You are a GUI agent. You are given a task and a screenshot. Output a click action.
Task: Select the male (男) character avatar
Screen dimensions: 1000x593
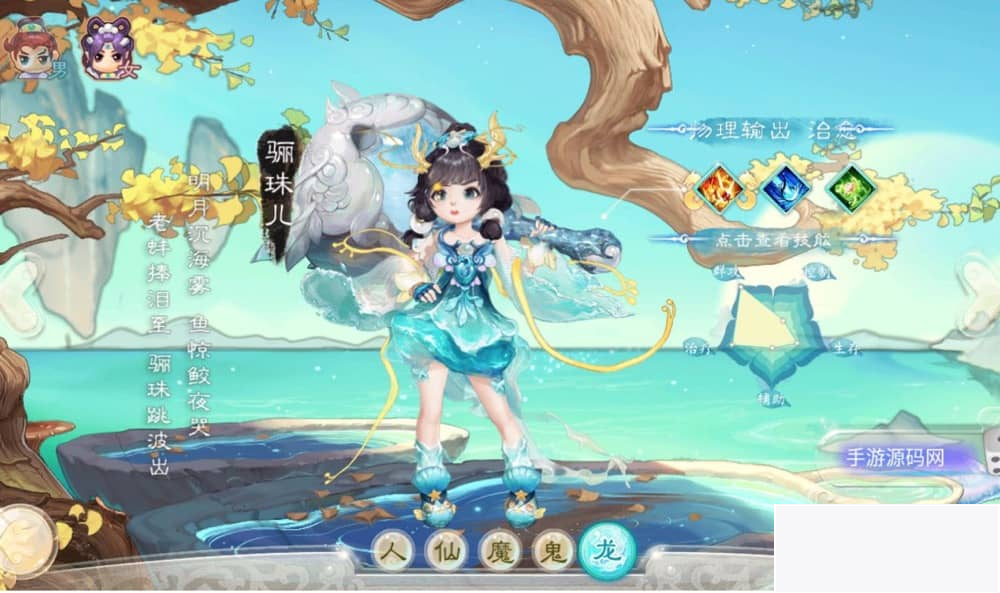coord(33,46)
